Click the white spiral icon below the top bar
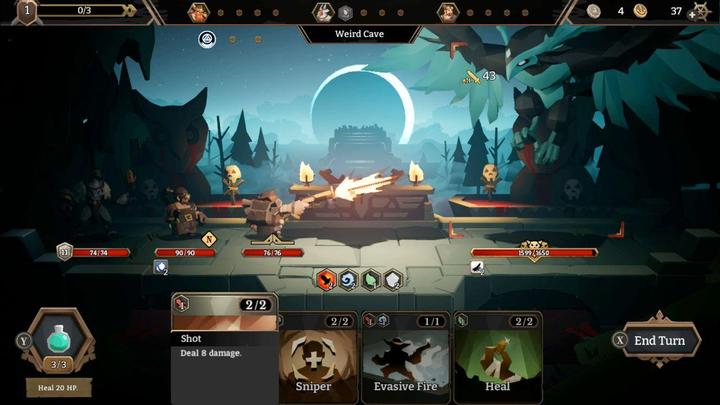The height and width of the screenshot is (405, 720). (x=207, y=39)
